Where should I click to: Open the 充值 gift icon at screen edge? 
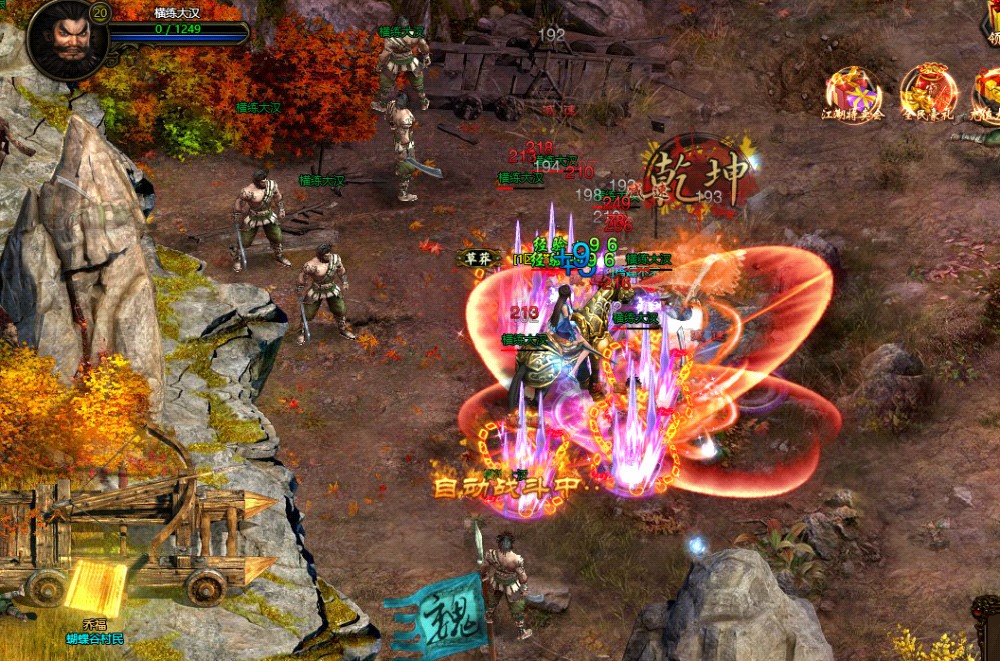click(989, 93)
